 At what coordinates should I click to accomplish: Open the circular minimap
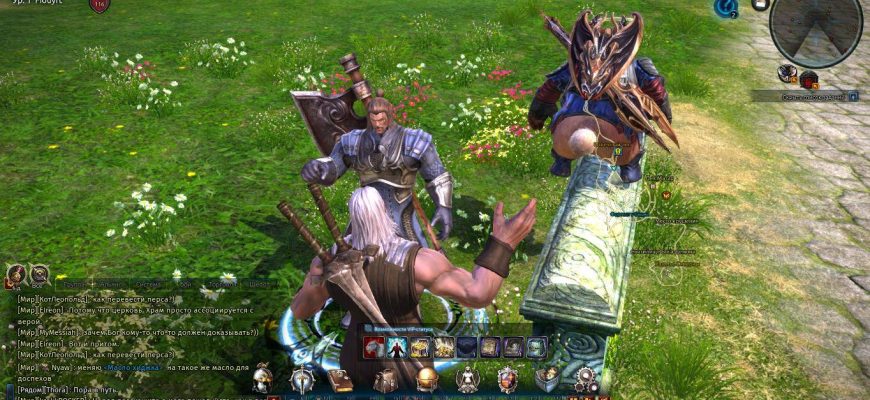[816, 28]
